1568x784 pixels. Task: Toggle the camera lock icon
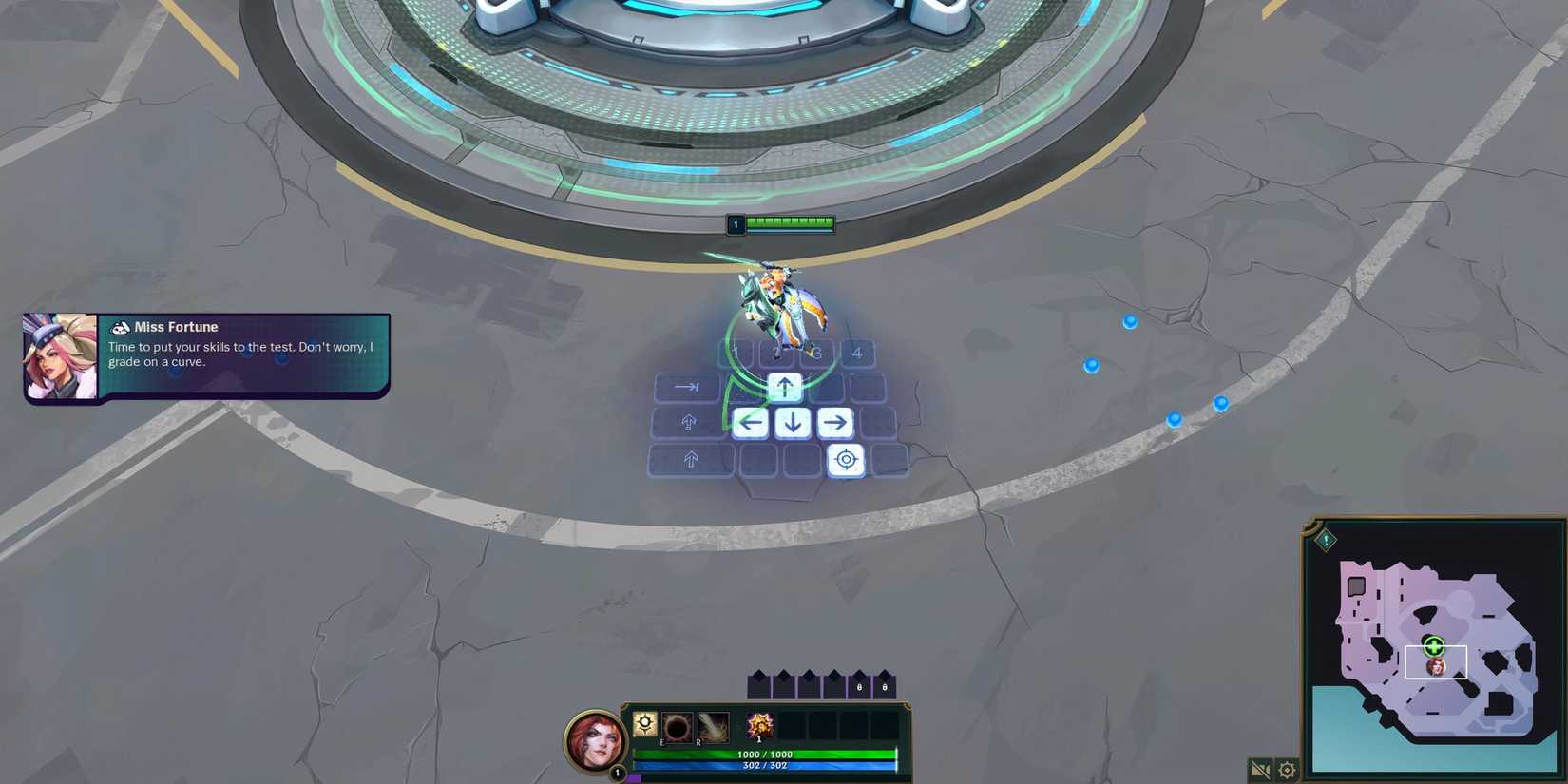click(x=1260, y=770)
